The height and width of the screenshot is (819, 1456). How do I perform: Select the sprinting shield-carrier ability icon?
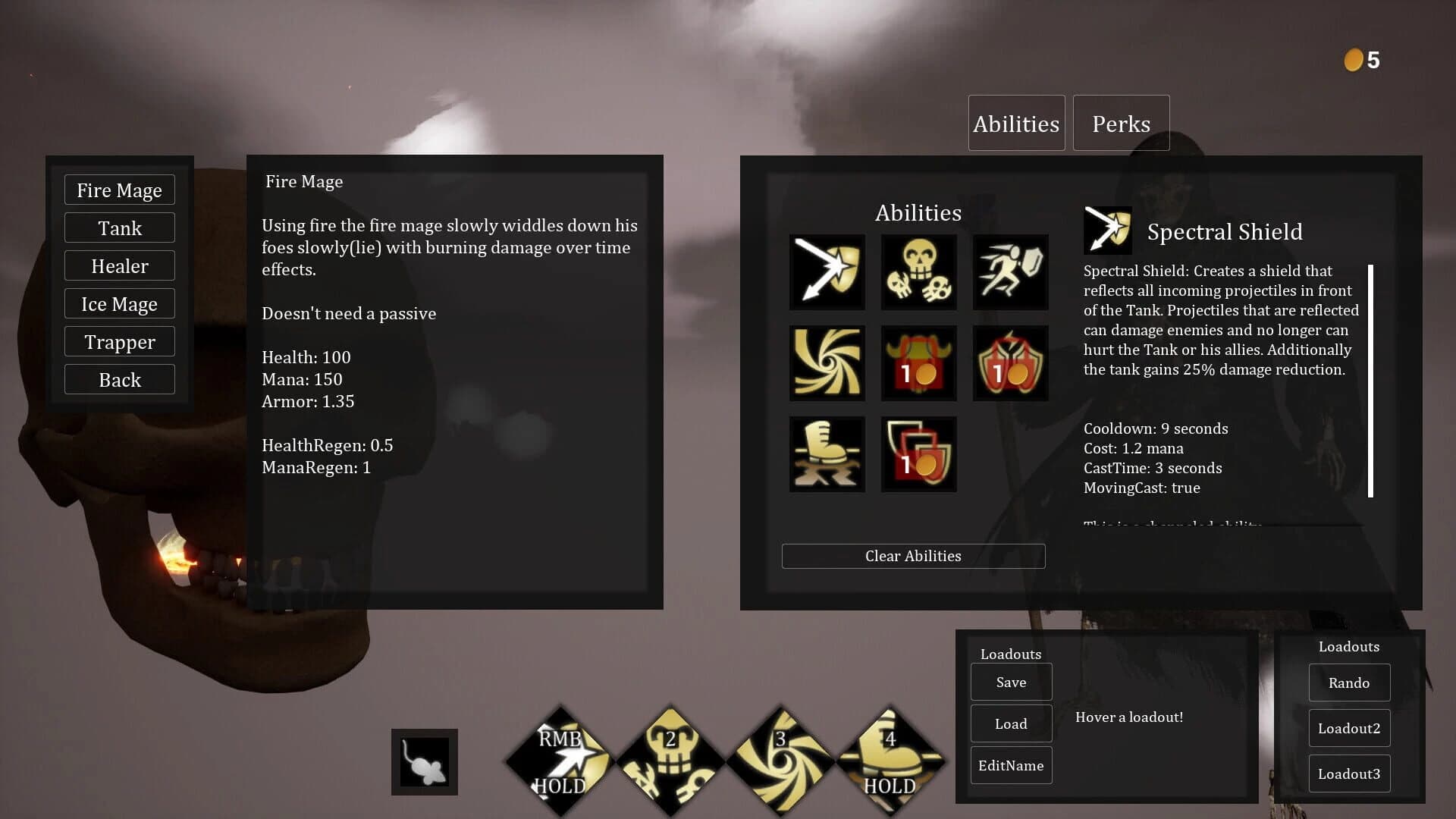click(1010, 272)
